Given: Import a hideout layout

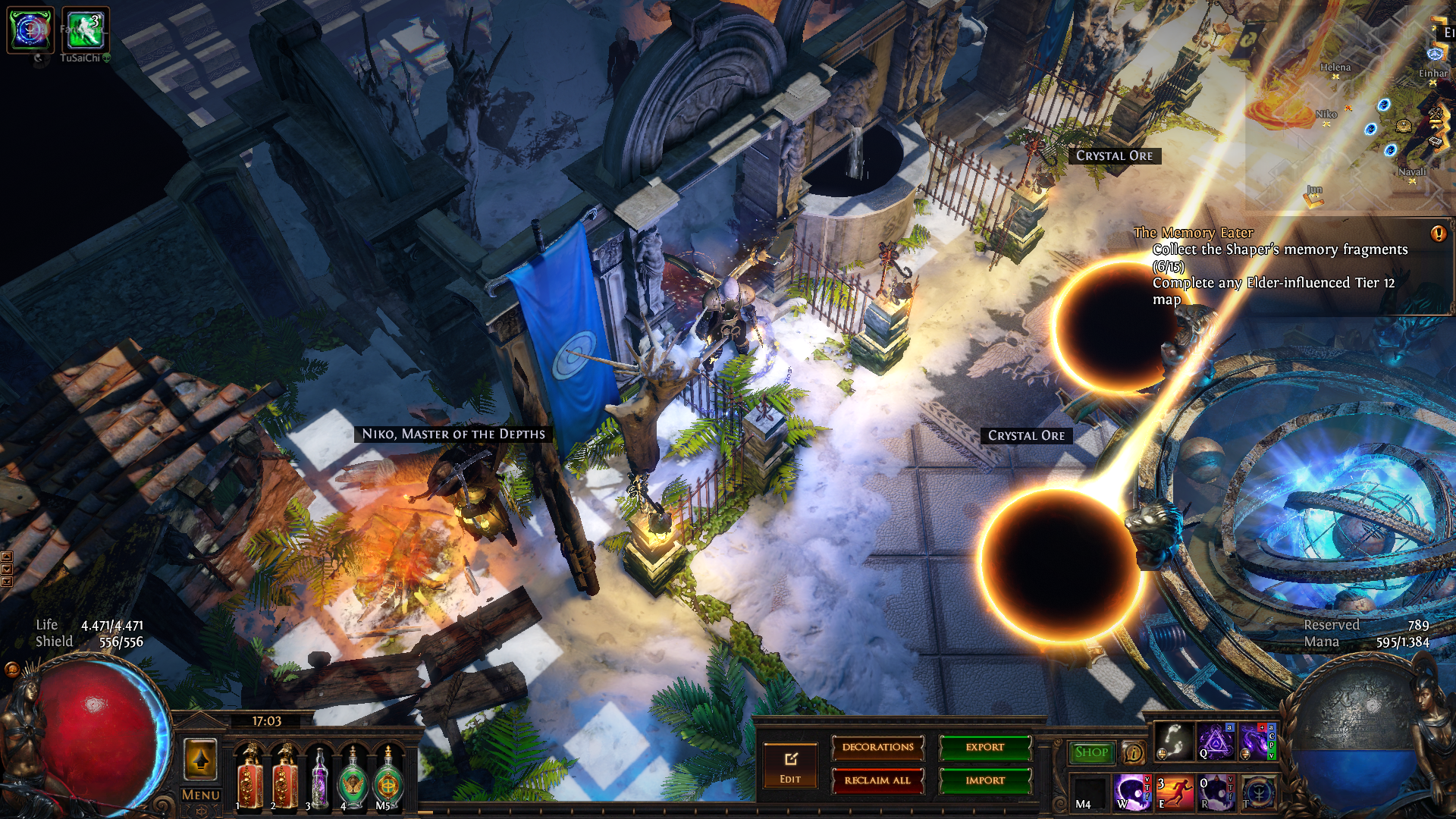Looking at the screenshot, I should (985, 780).
